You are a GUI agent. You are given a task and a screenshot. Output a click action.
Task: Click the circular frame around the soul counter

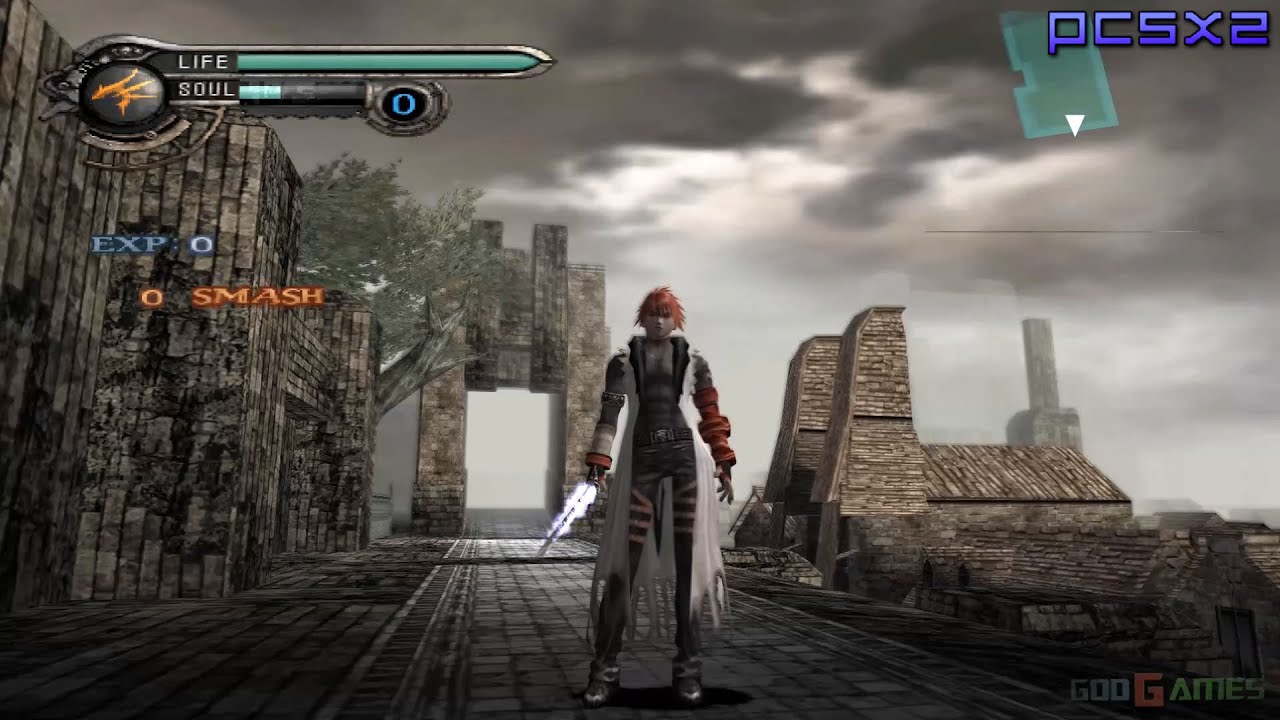tap(404, 104)
